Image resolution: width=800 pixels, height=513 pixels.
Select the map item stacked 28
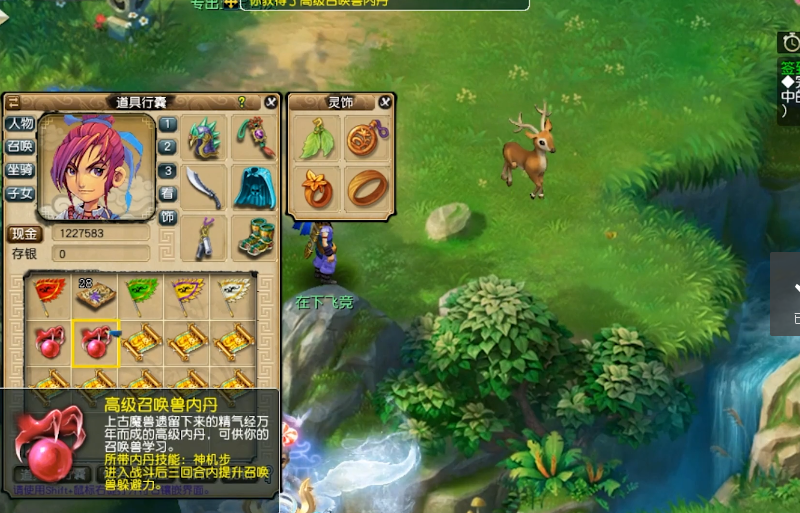(97, 293)
